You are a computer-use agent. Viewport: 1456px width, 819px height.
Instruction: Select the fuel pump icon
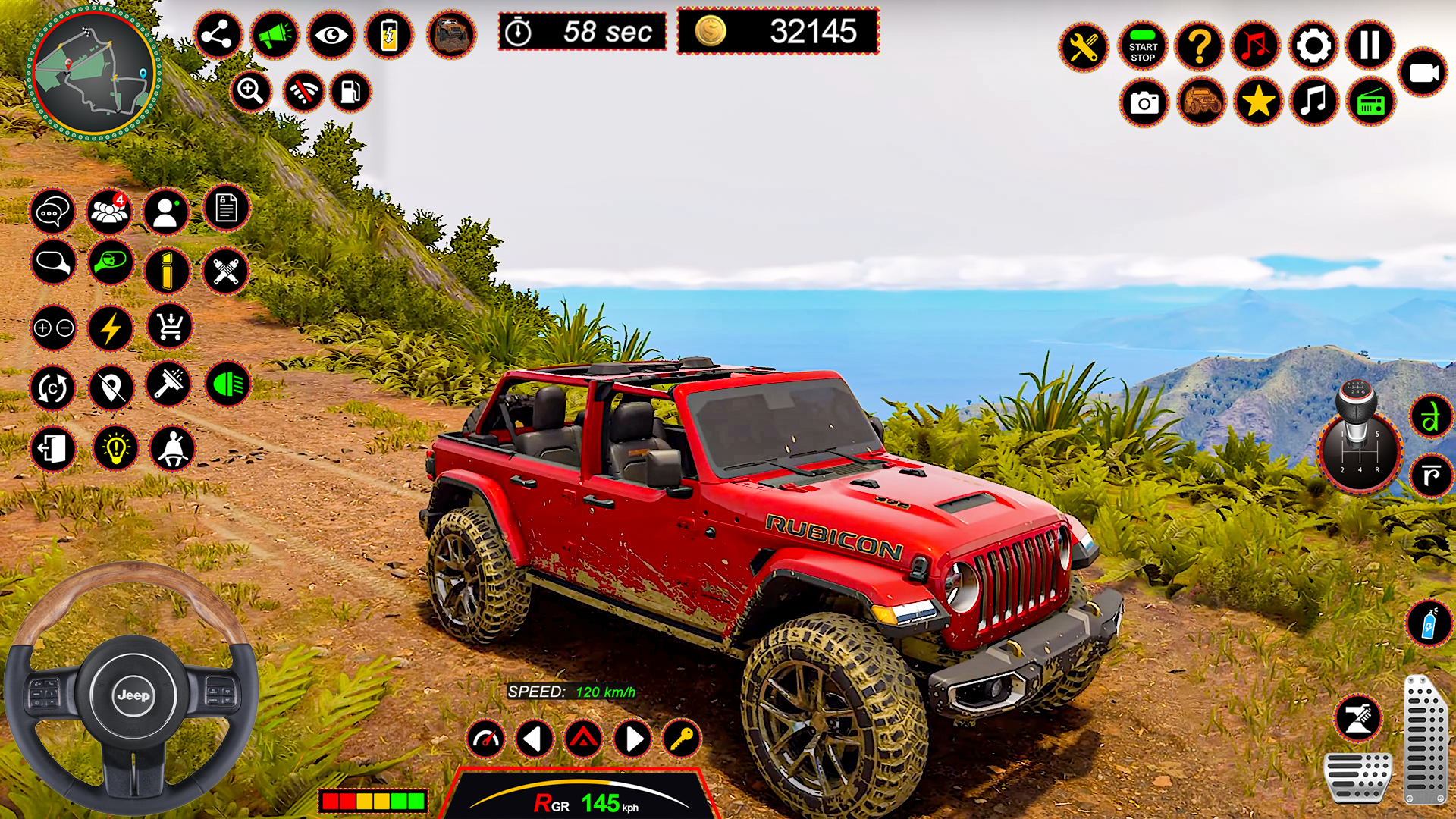click(x=349, y=92)
